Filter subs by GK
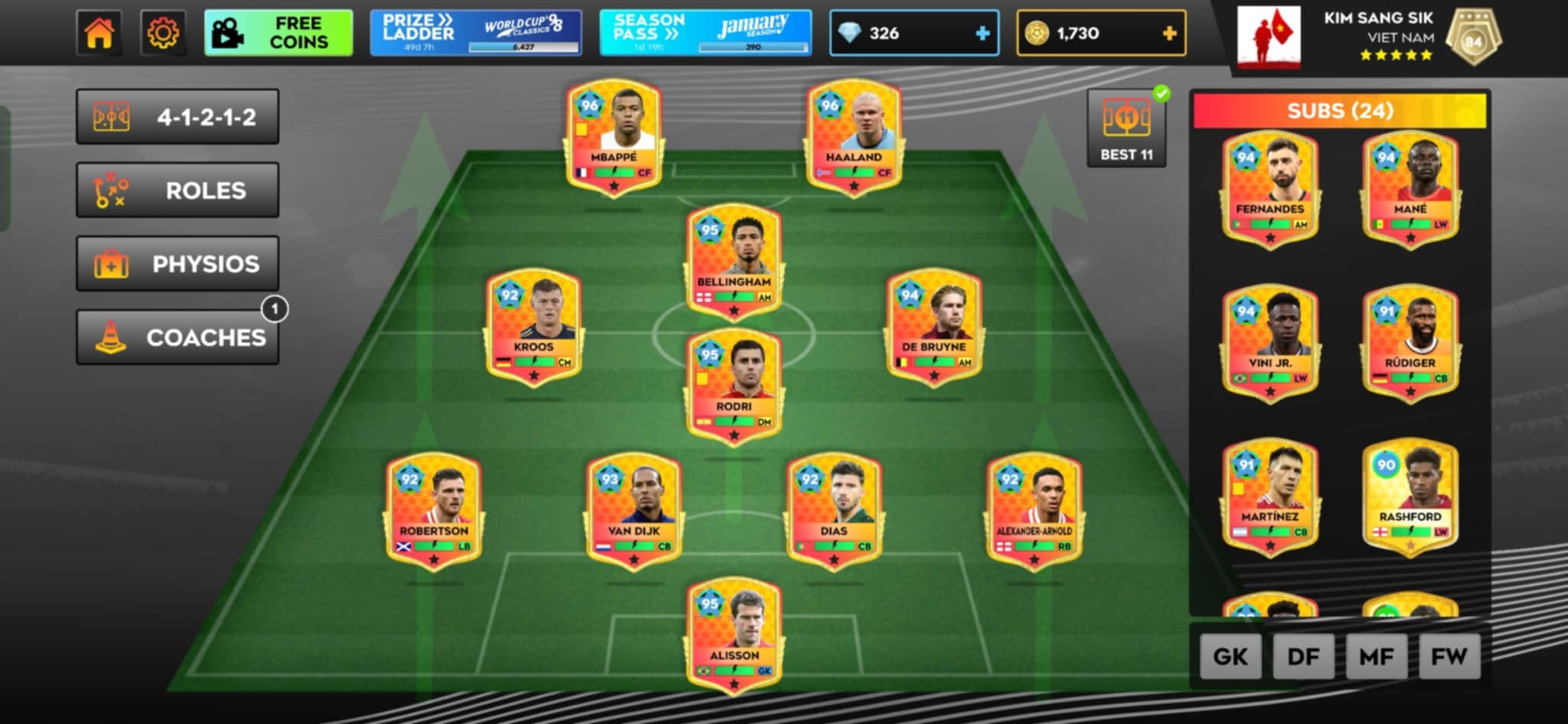This screenshot has height=724, width=1568. click(x=1230, y=657)
